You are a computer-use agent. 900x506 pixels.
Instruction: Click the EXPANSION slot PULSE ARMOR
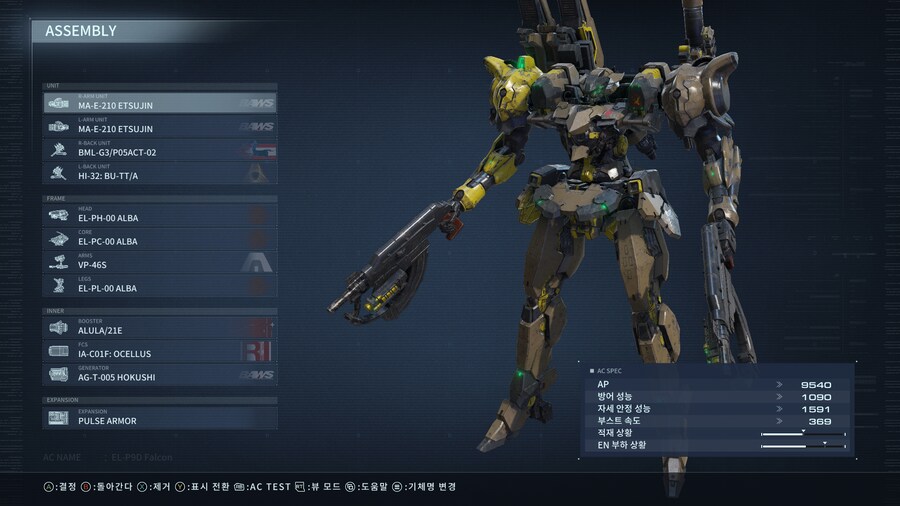(160, 418)
